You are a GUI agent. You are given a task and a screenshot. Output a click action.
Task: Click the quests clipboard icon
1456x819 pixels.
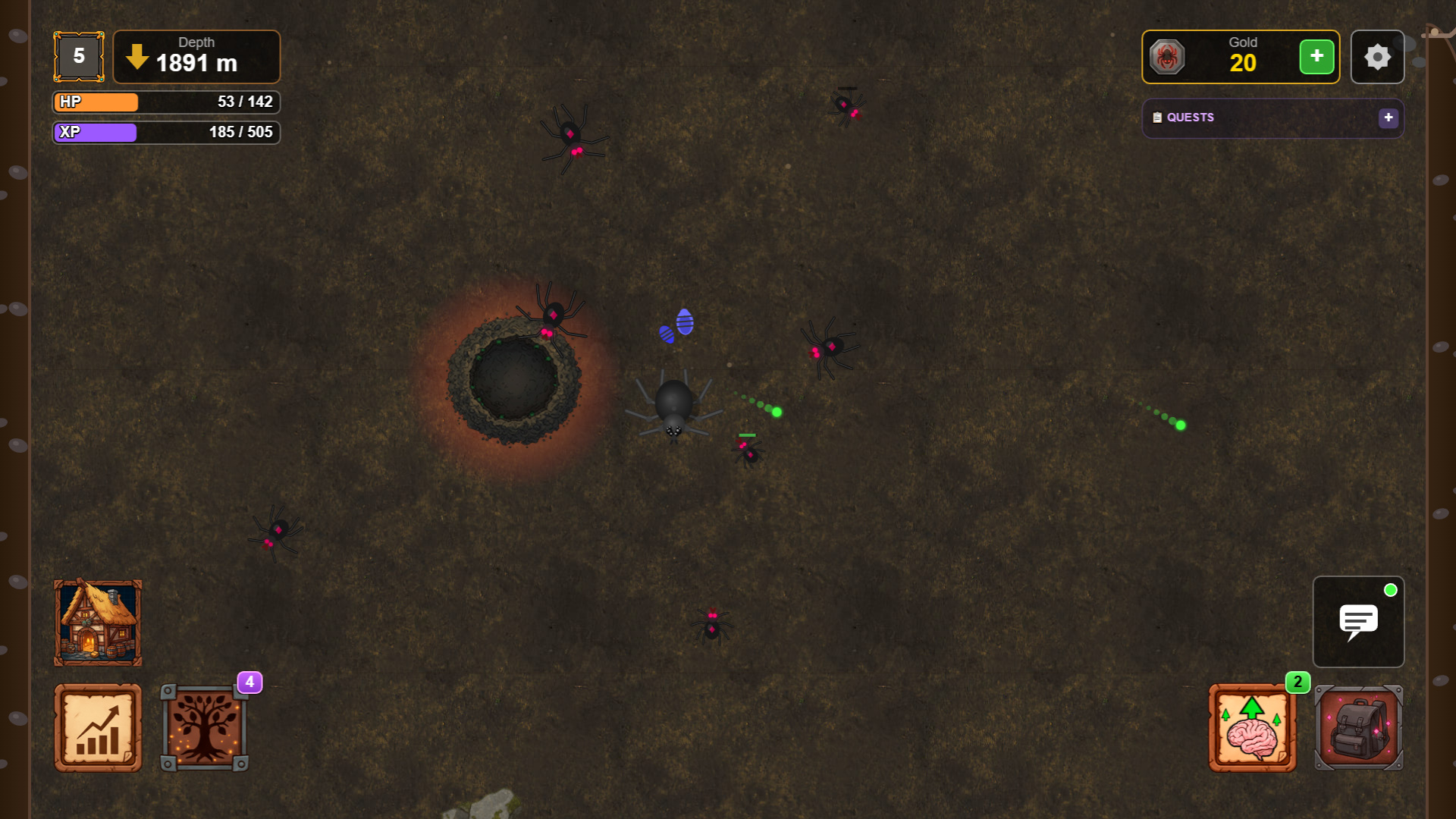coord(1156,118)
